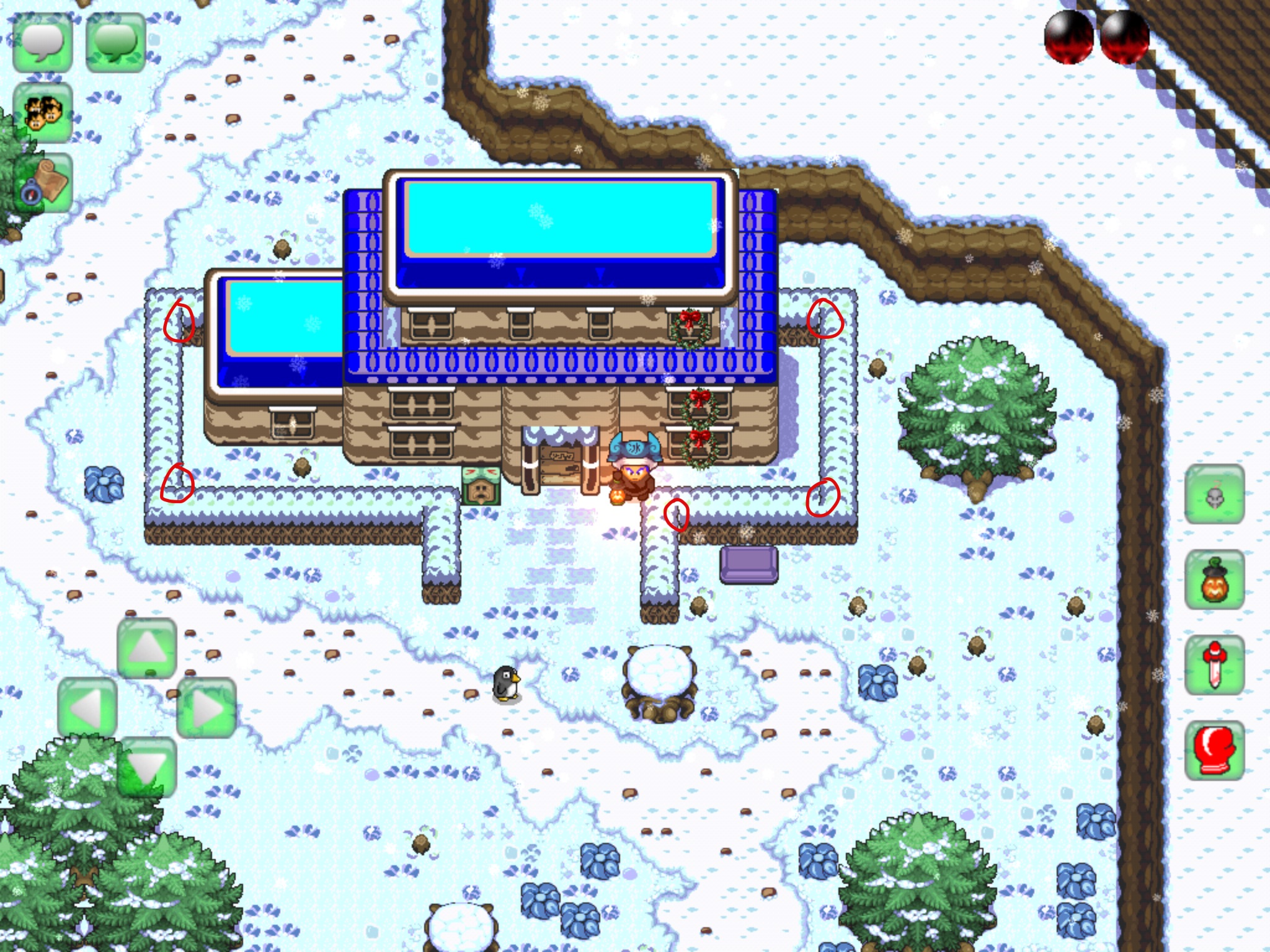Screen dimensions: 1270x952
Task: Tap the down arrow on the D-pad
Action: coord(147,767)
